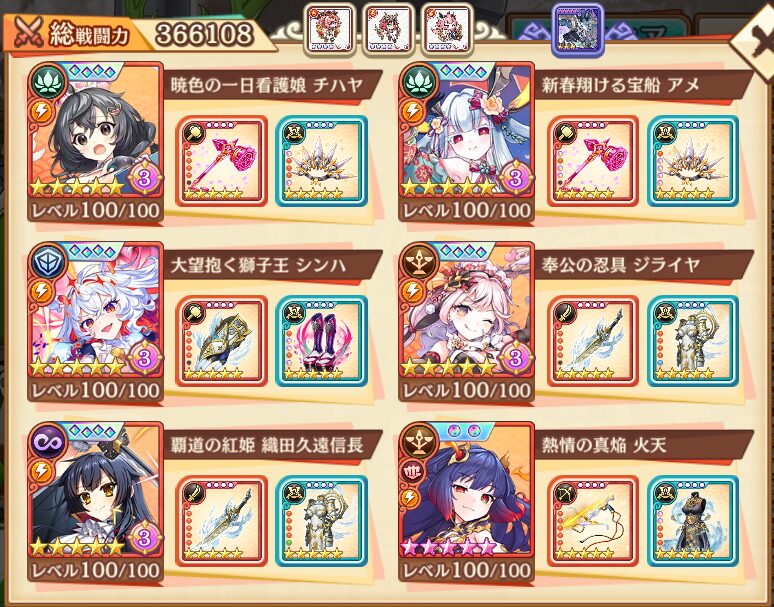The image size is (774, 607).
Task: Choose シンハ's golden gauntlet weapon slot
Action: pyautogui.click(x=221, y=341)
